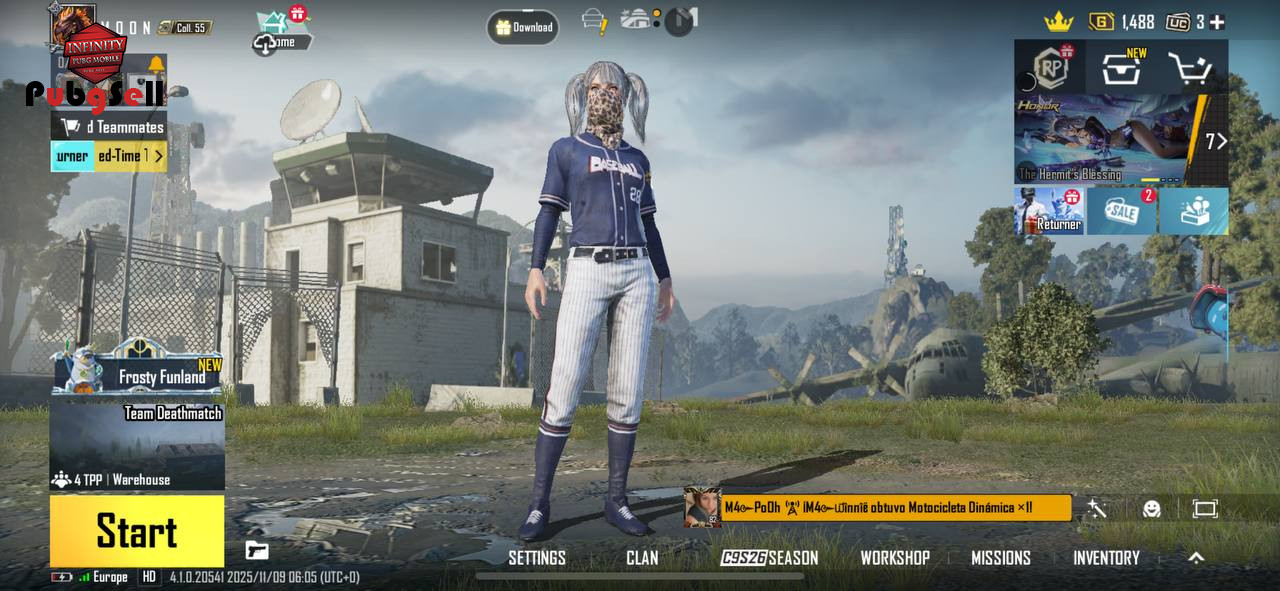
Task: Open the weapon loadout gun icon
Action: 257,549
